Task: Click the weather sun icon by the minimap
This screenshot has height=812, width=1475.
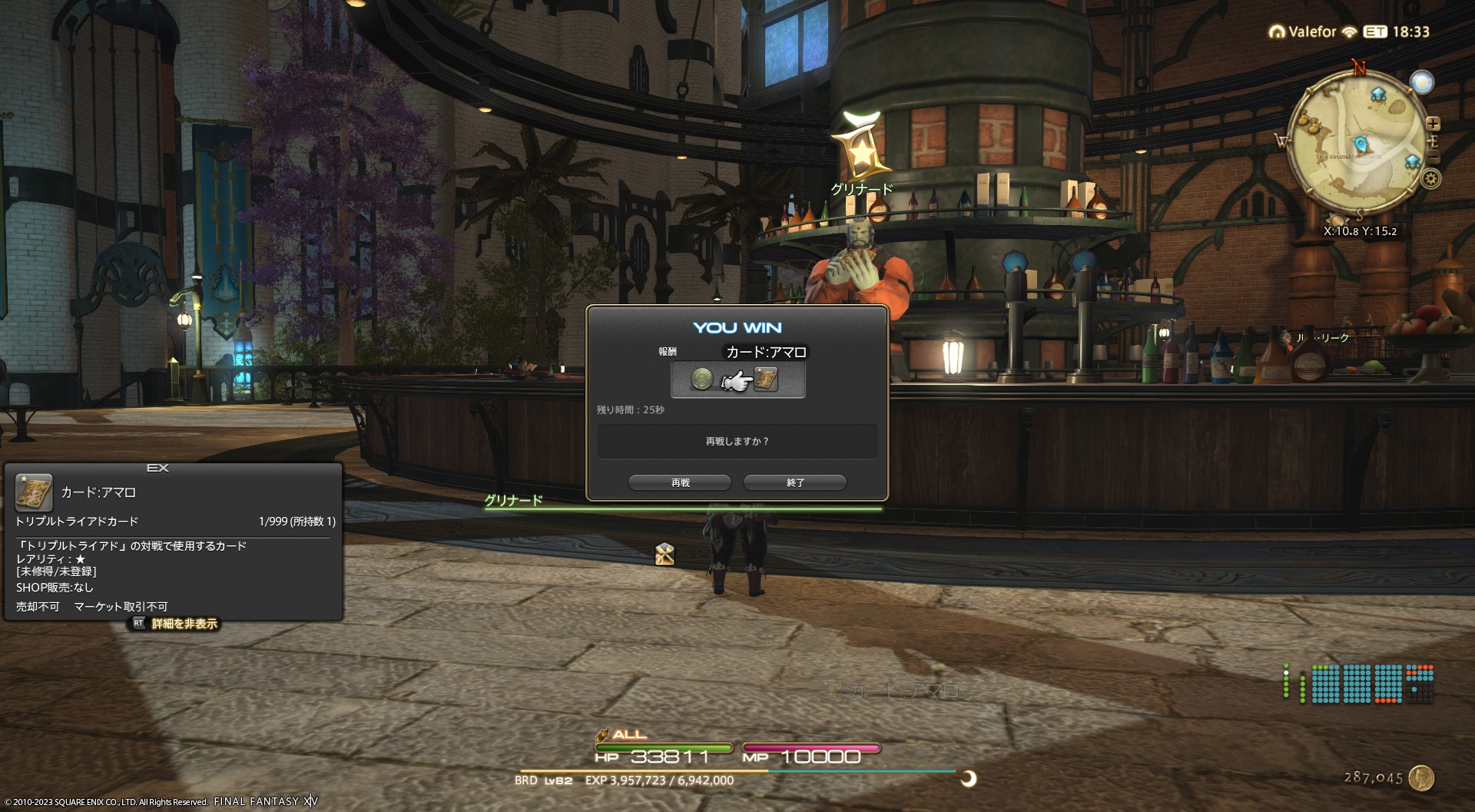Action: pos(1422,82)
